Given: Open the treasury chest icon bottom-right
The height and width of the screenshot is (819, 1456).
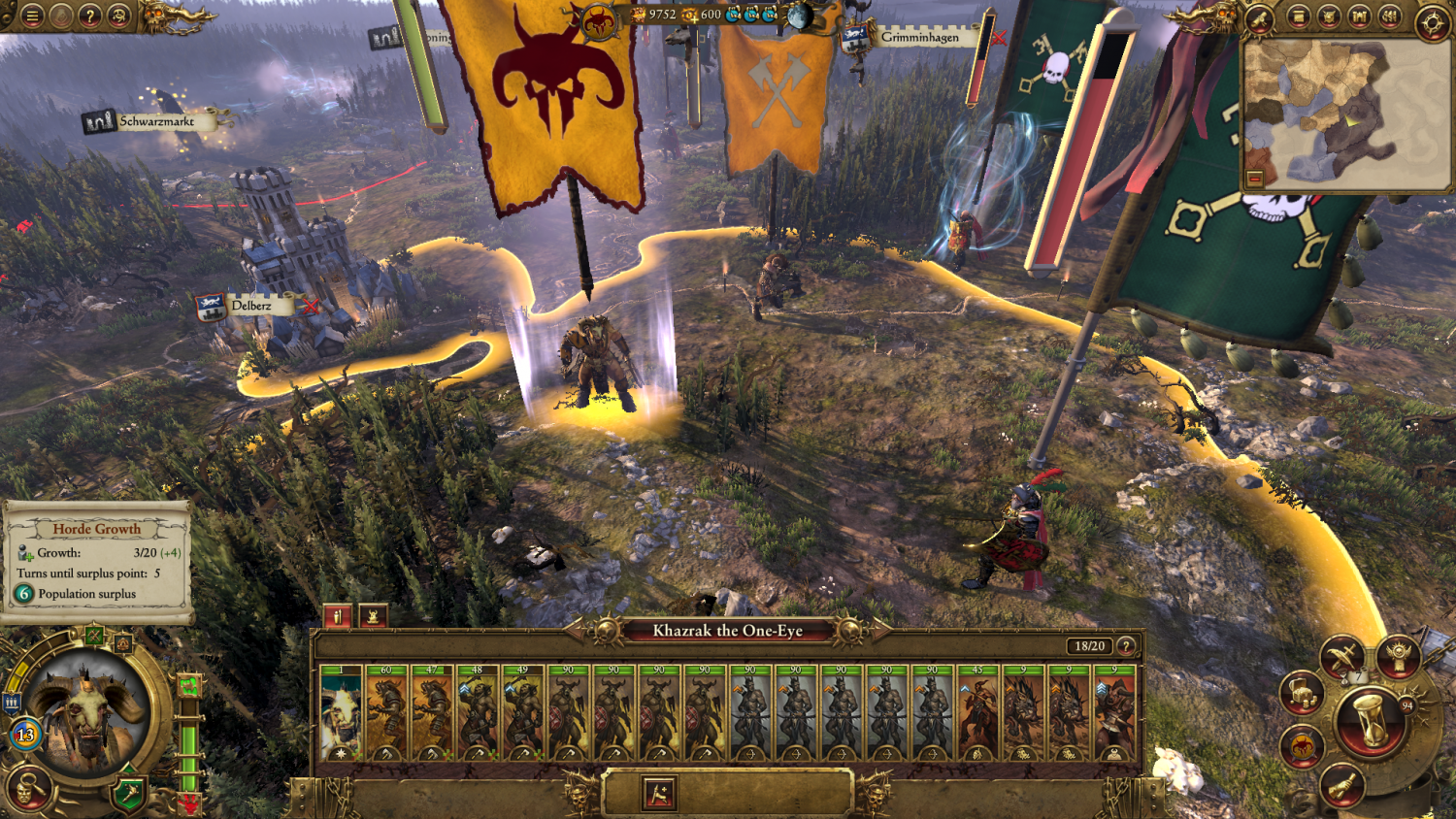Looking at the screenshot, I should pyautogui.click(x=1301, y=693).
